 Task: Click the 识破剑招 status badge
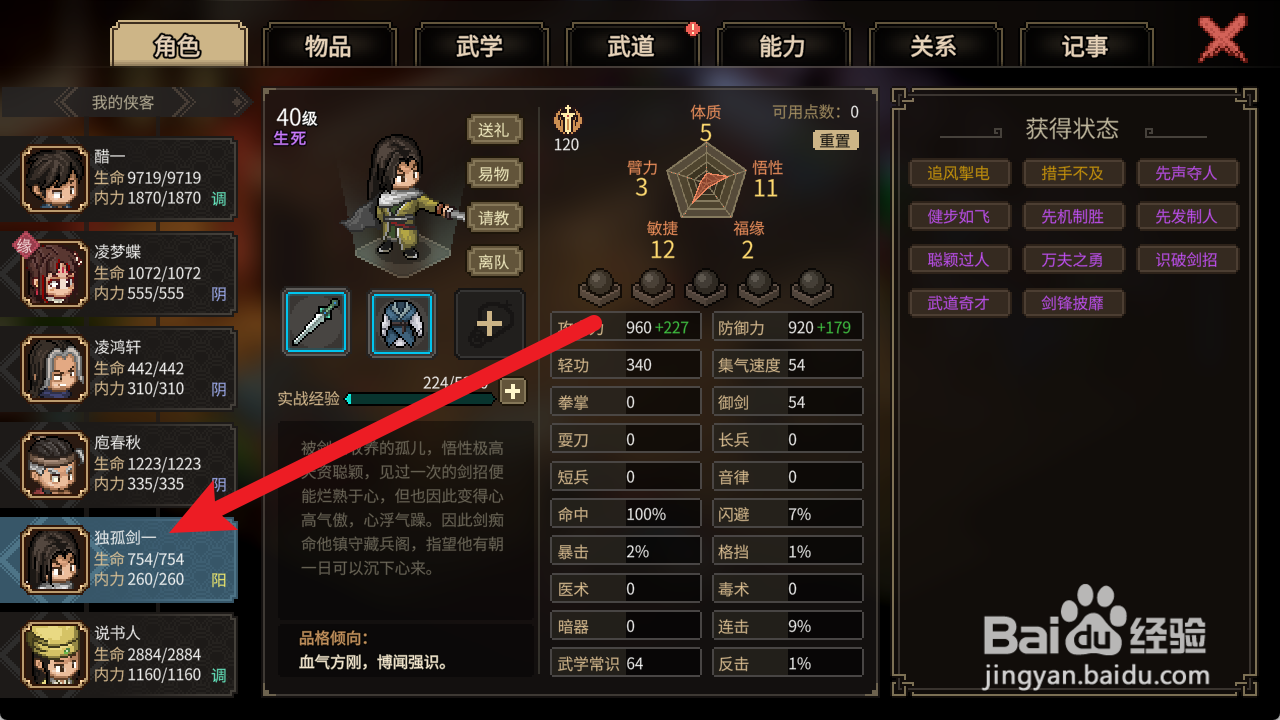pyautogui.click(x=1188, y=259)
